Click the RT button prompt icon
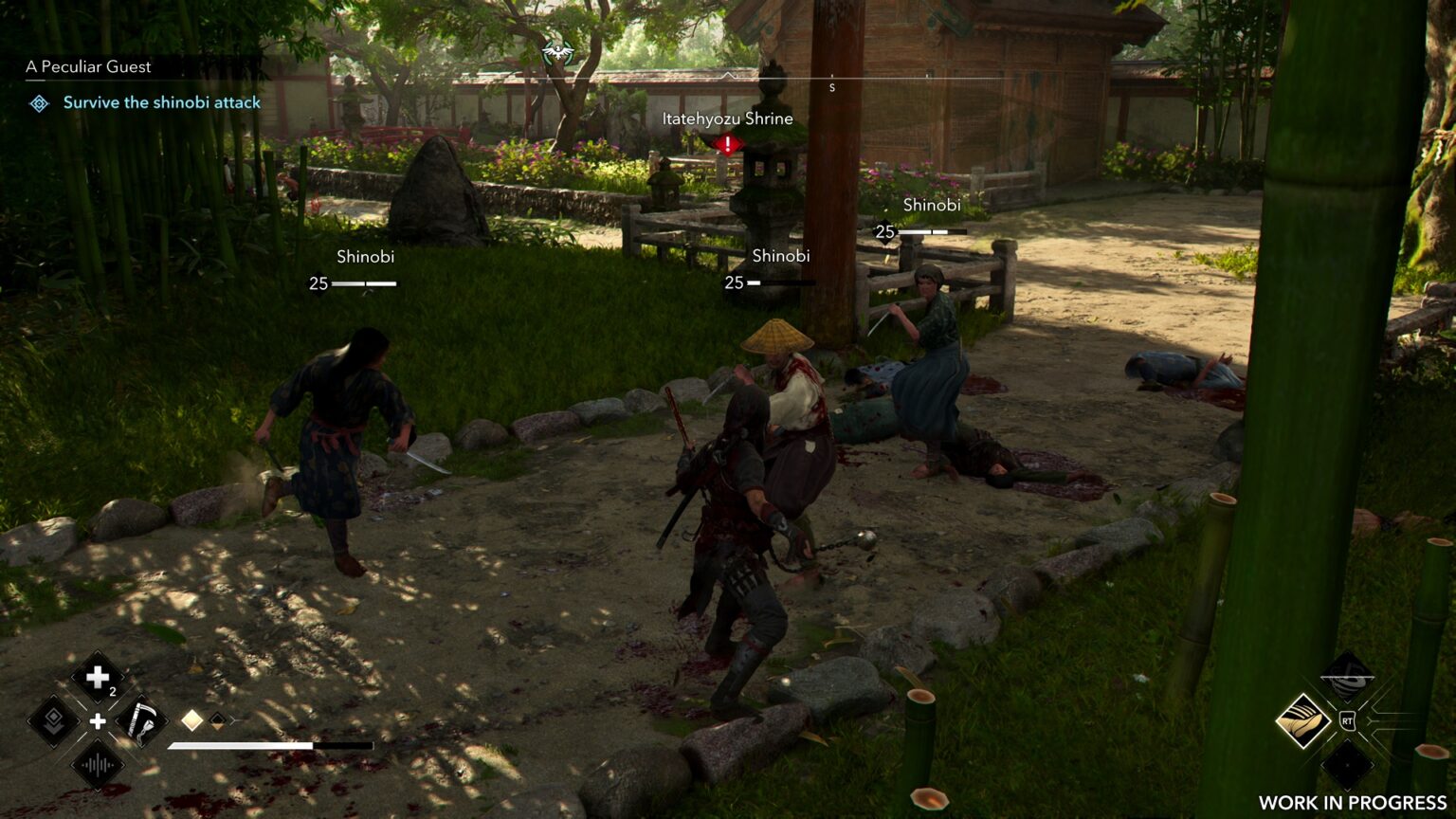Image resolution: width=1456 pixels, height=819 pixels. pos(1348,720)
